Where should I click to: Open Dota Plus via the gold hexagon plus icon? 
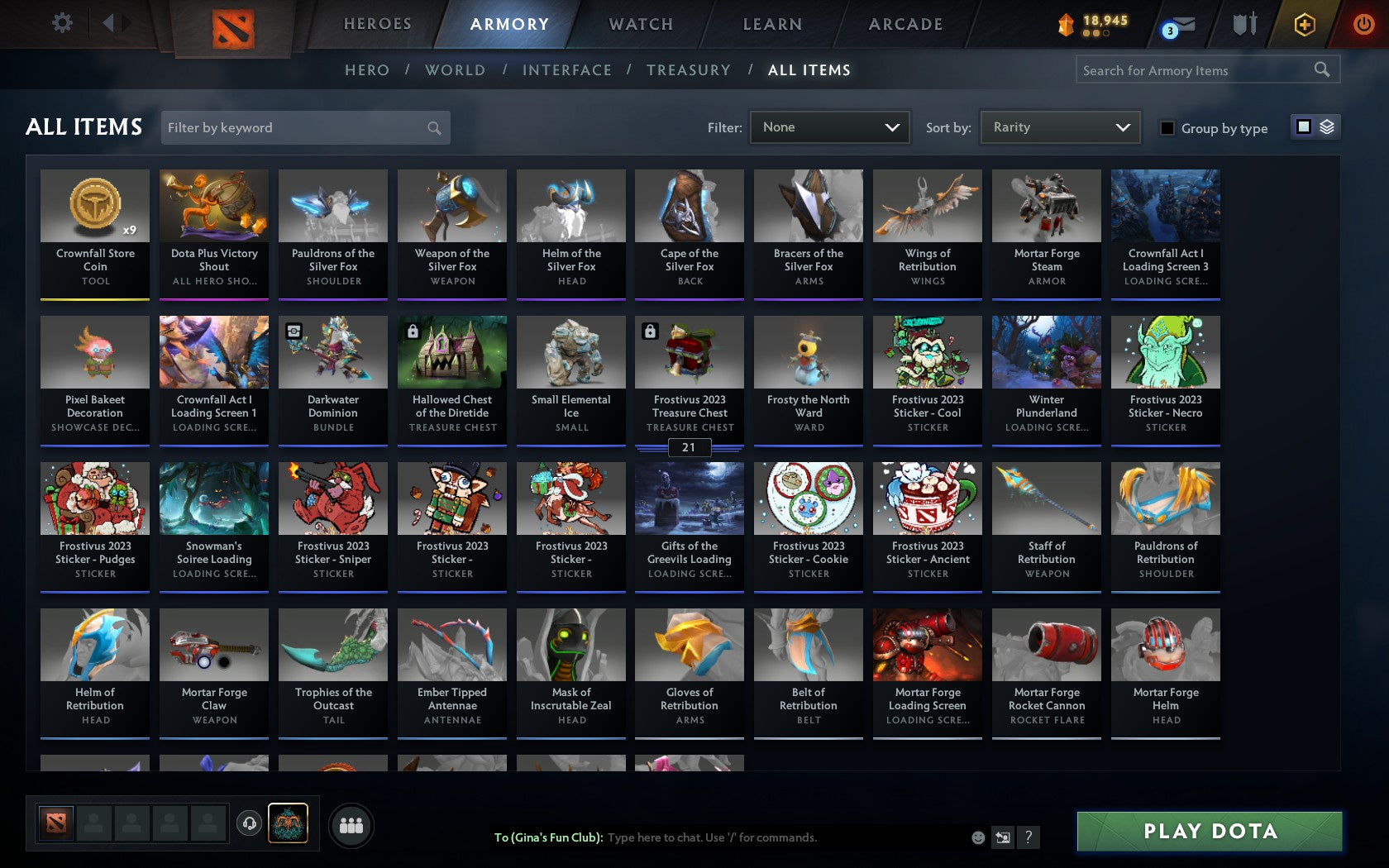tap(1305, 24)
